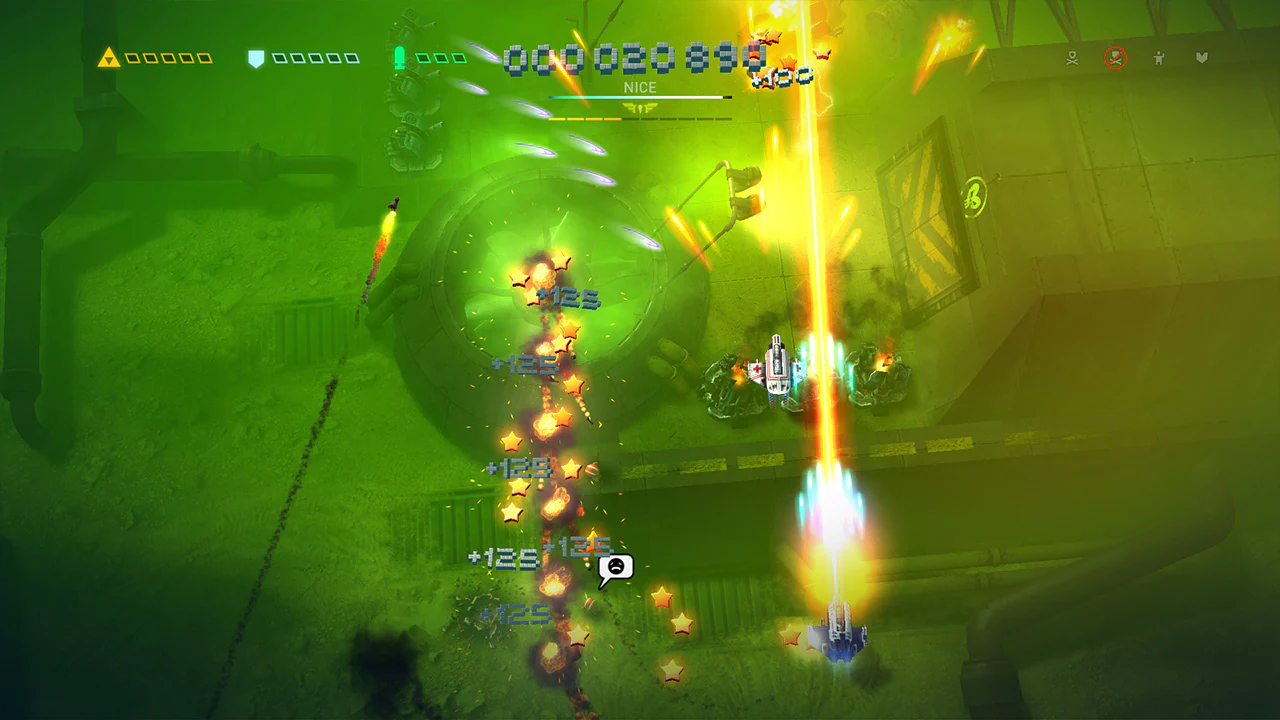This screenshot has height=720, width=1280.
Task: Click the yellow laser triangle indicator
Action: [108, 57]
